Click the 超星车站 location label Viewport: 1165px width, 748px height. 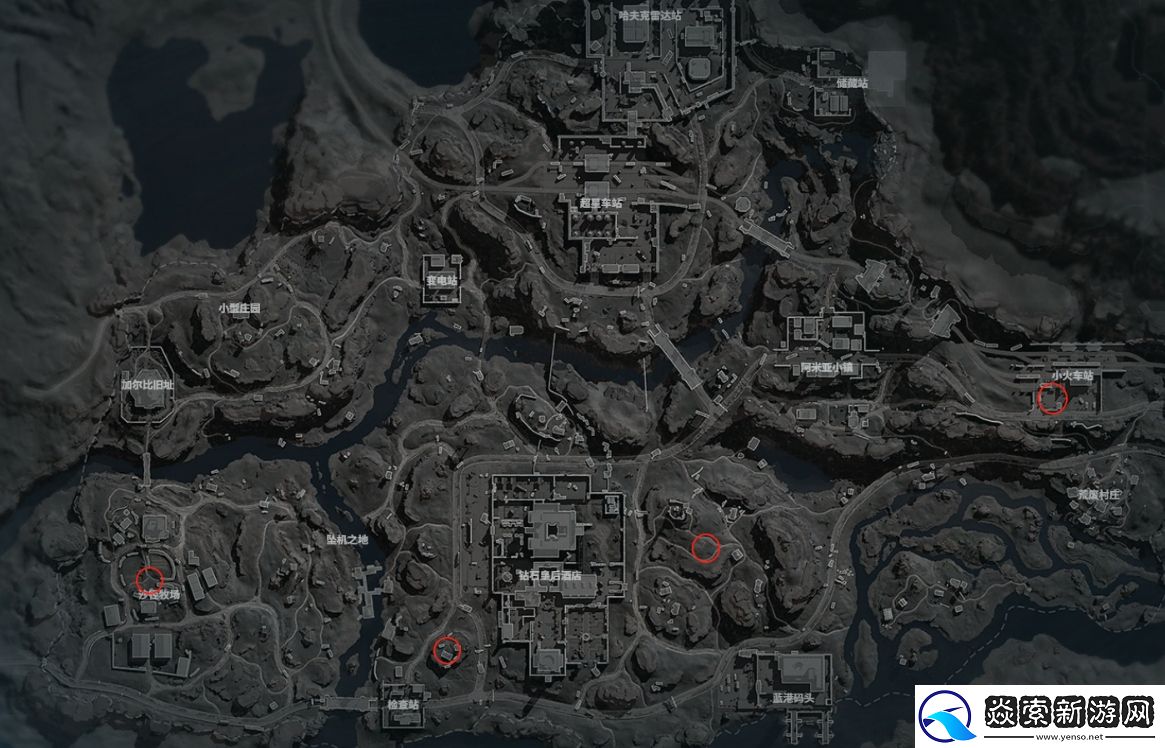tap(600, 203)
